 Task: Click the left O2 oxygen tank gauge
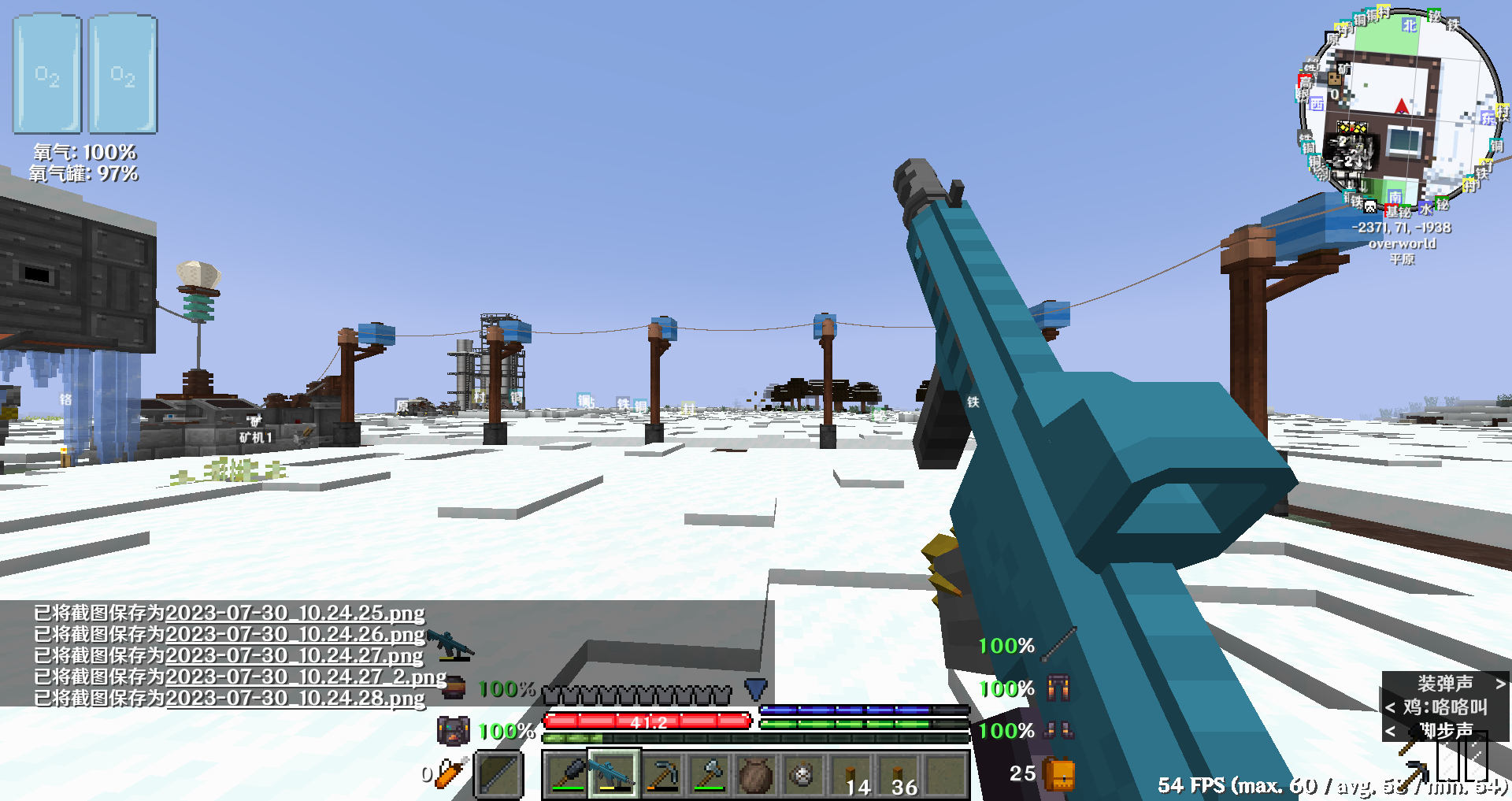[x=45, y=75]
